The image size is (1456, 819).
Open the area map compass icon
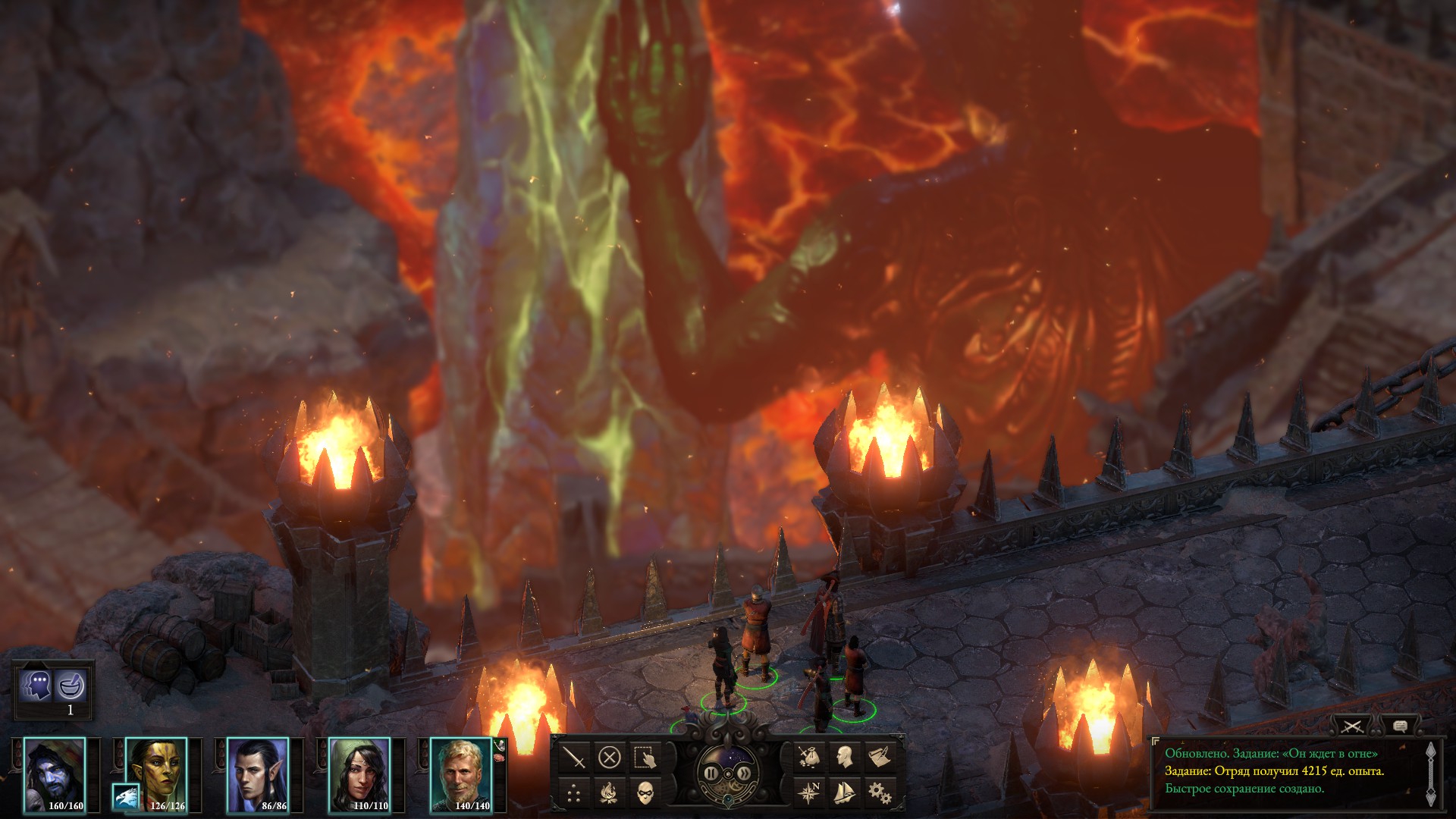[809, 792]
